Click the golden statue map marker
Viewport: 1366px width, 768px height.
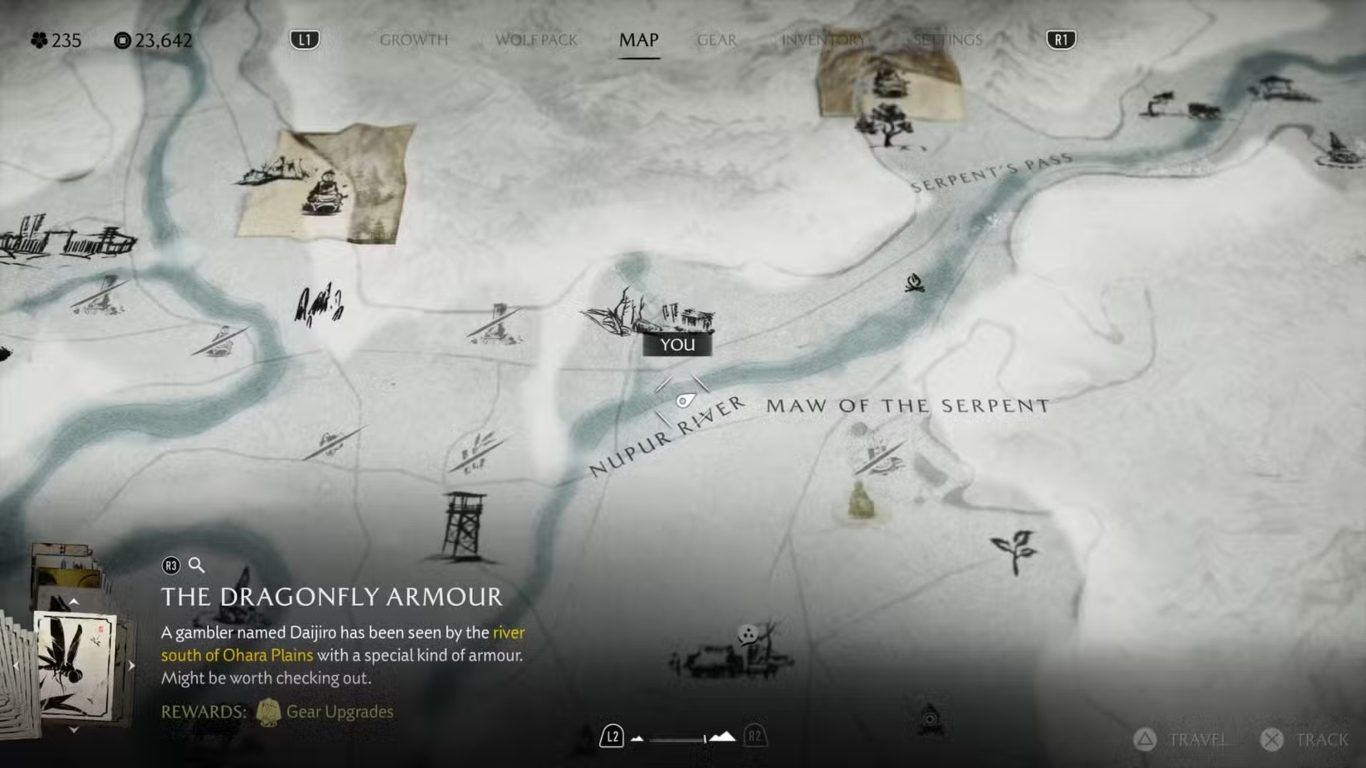[860, 500]
